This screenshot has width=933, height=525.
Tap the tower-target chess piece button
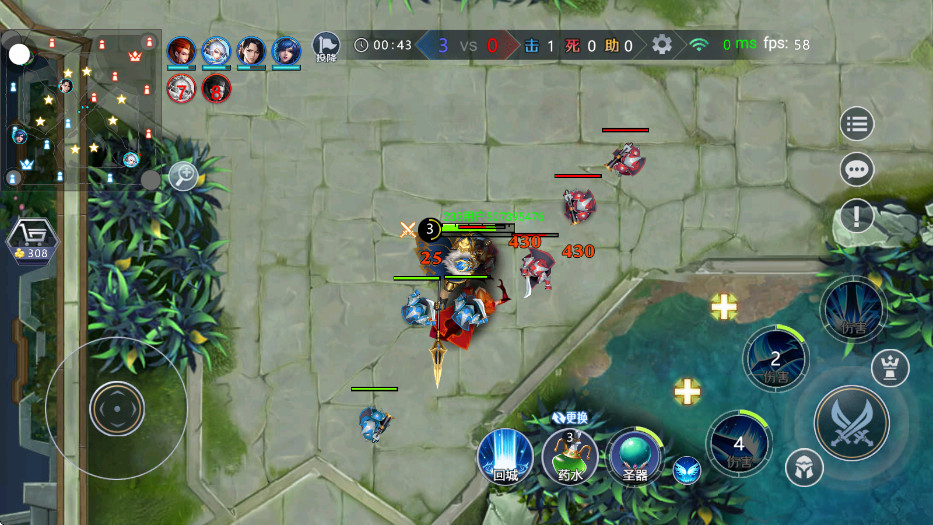click(889, 368)
